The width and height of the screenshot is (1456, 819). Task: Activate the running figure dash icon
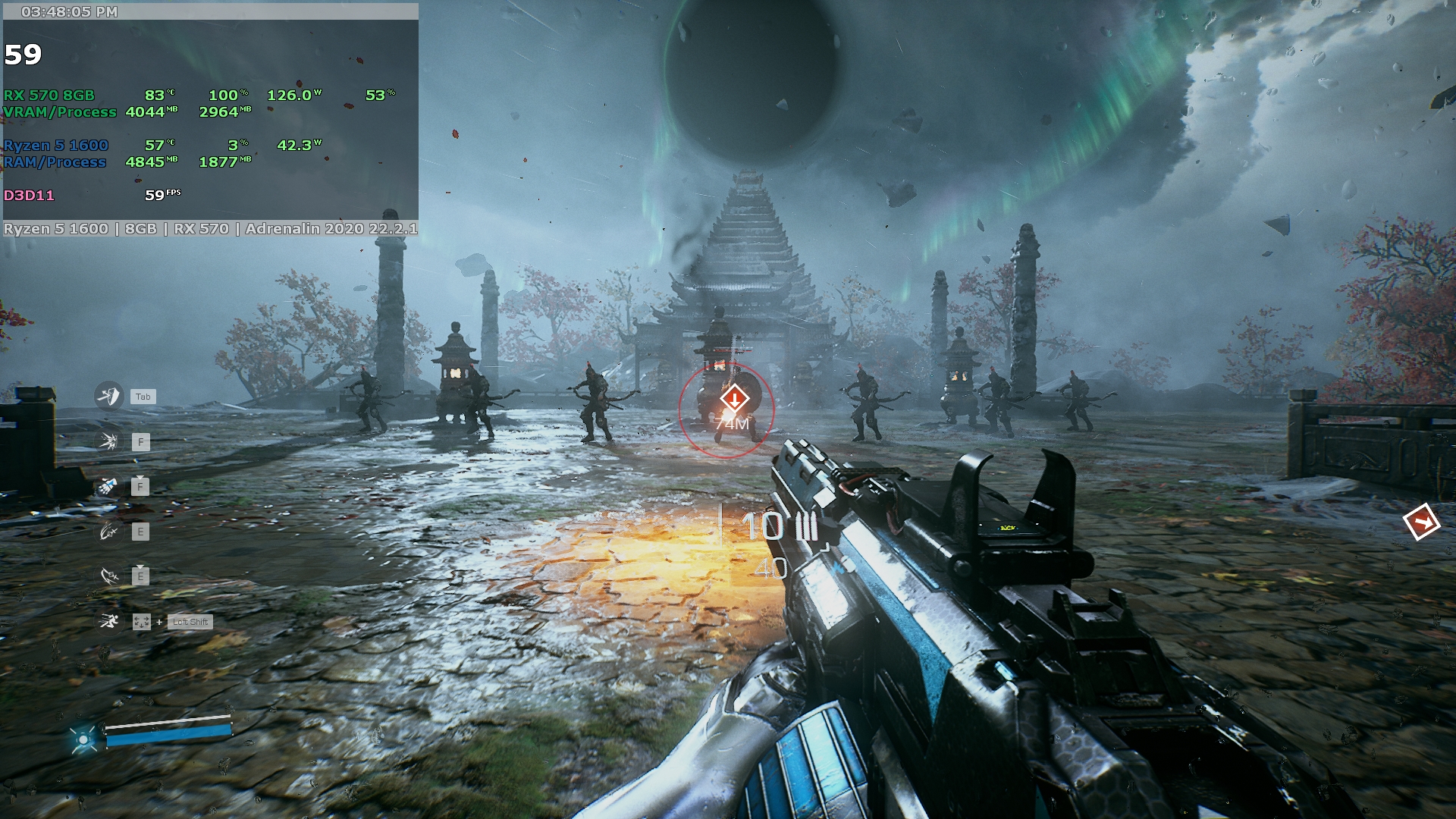point(108,622)
